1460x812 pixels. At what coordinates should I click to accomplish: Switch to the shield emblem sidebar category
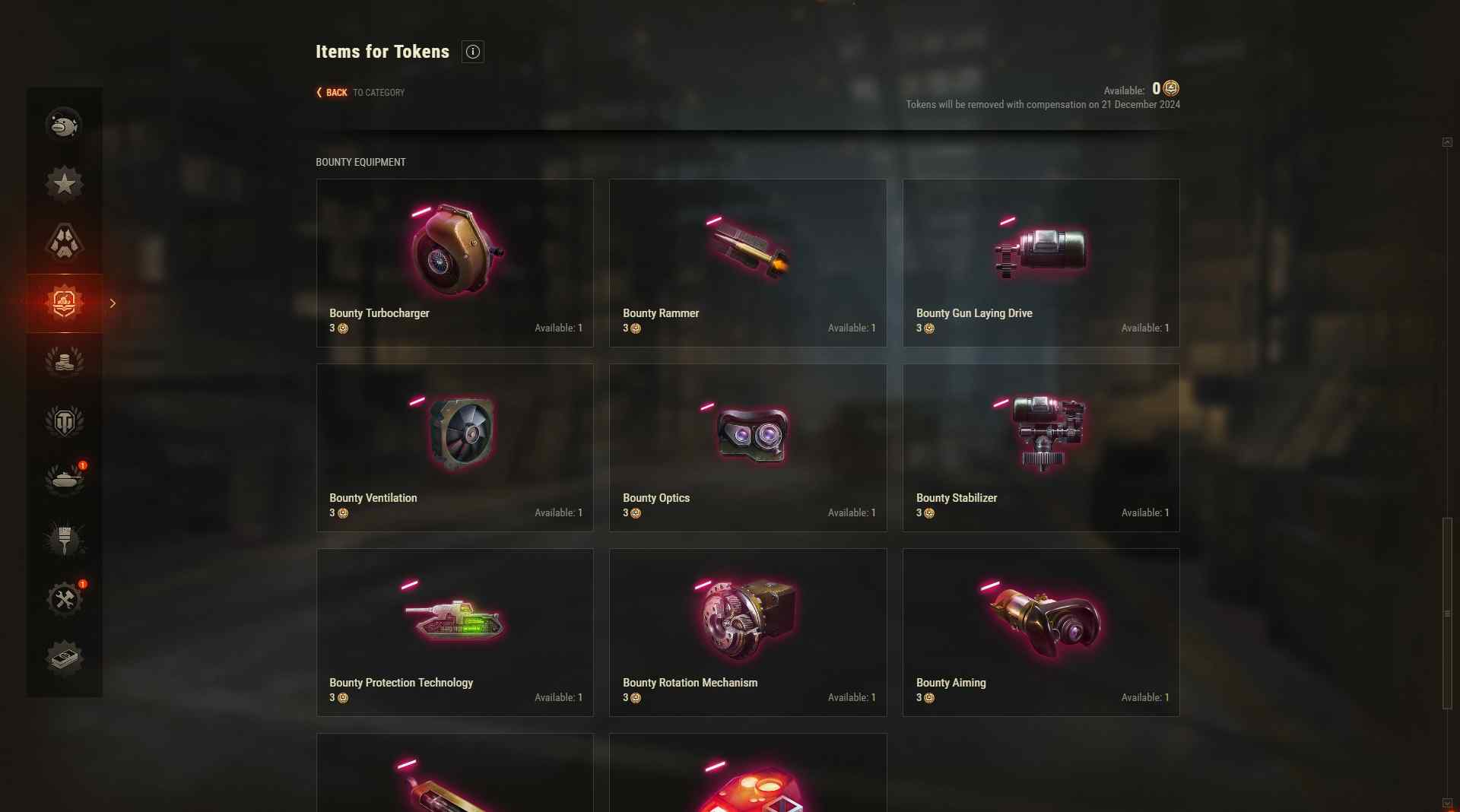click(65, 421)
